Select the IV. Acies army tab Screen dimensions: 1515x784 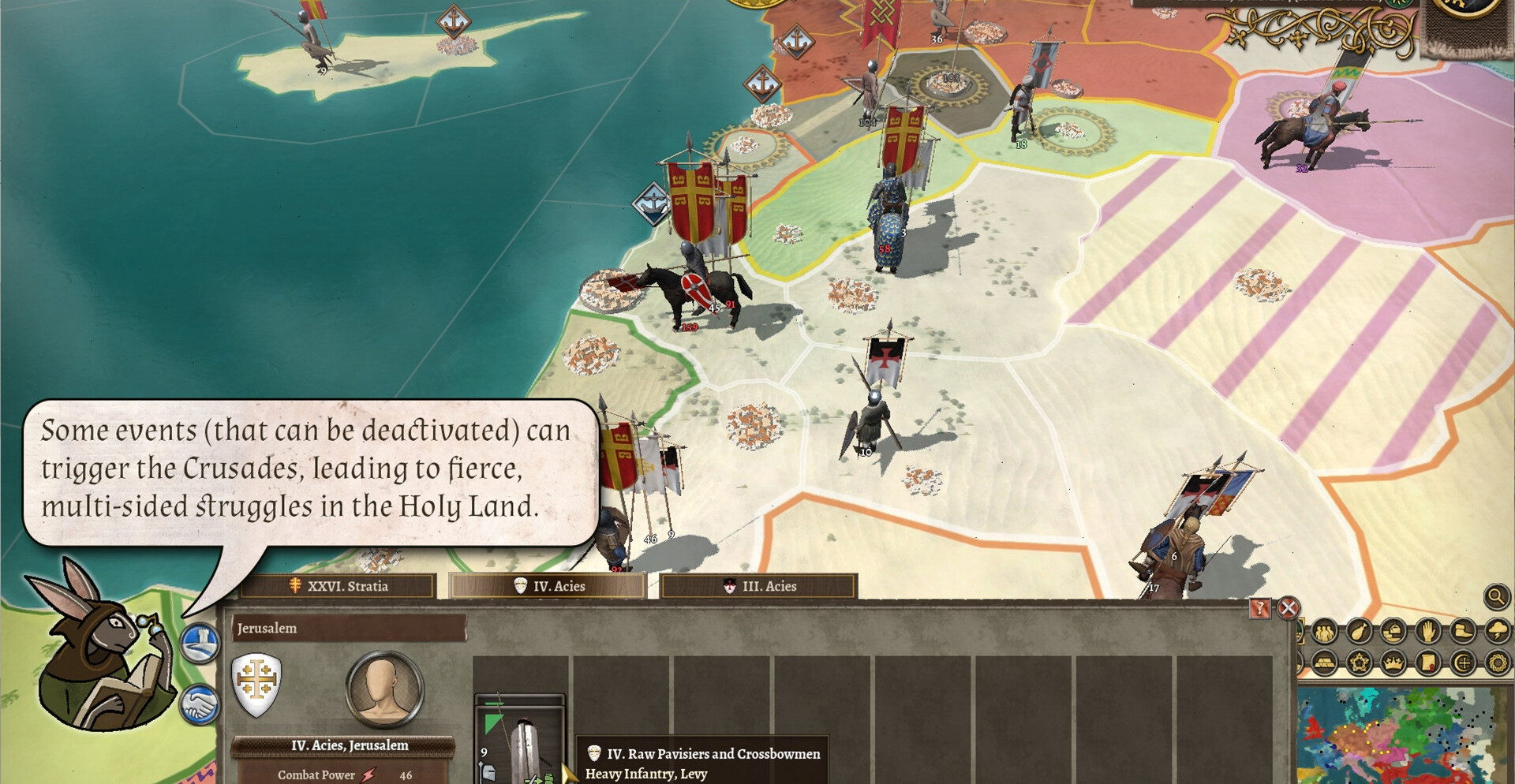click(x=549, y=586)
